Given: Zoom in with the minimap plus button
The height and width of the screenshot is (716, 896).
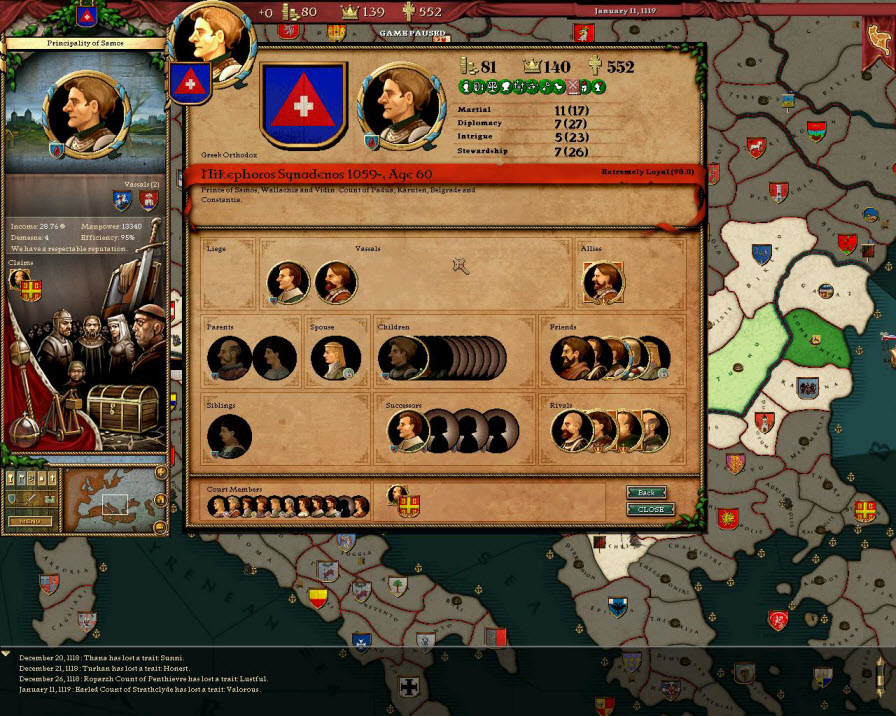Looking at the screenshot, I should tap(160, 473).
